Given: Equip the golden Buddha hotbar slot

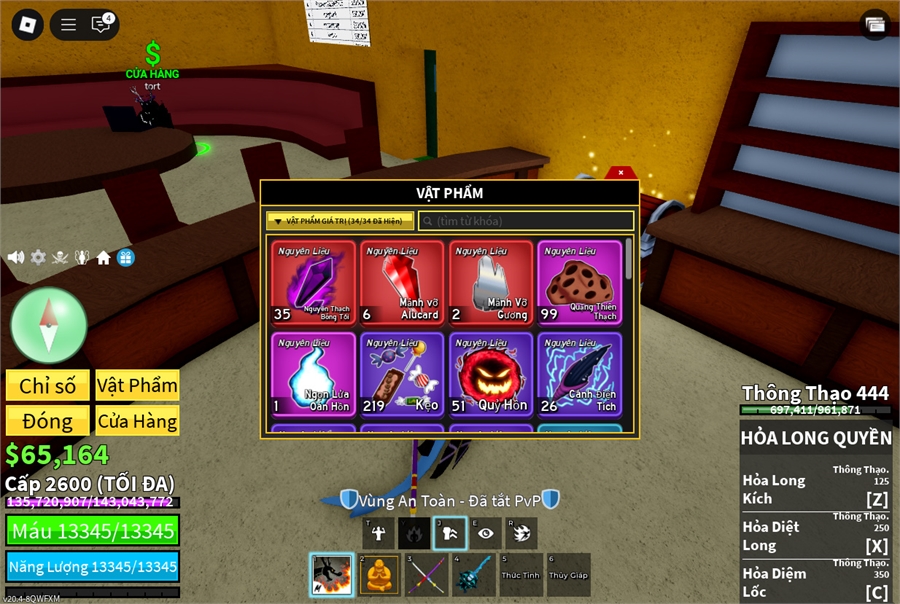Looking at the screenshot, I should coord(378,575).
